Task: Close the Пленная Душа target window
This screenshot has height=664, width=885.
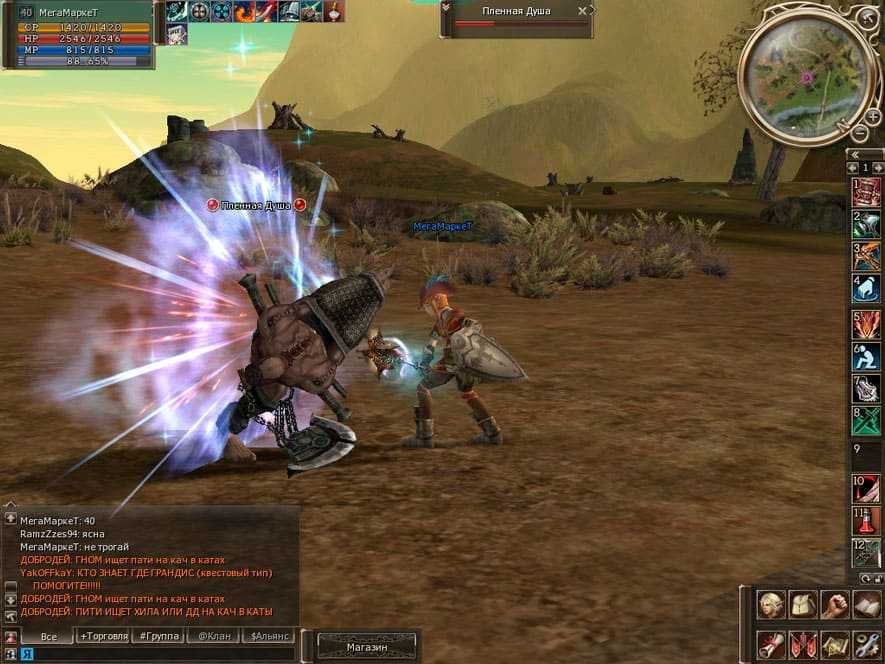Action: [x=582, y=11]
